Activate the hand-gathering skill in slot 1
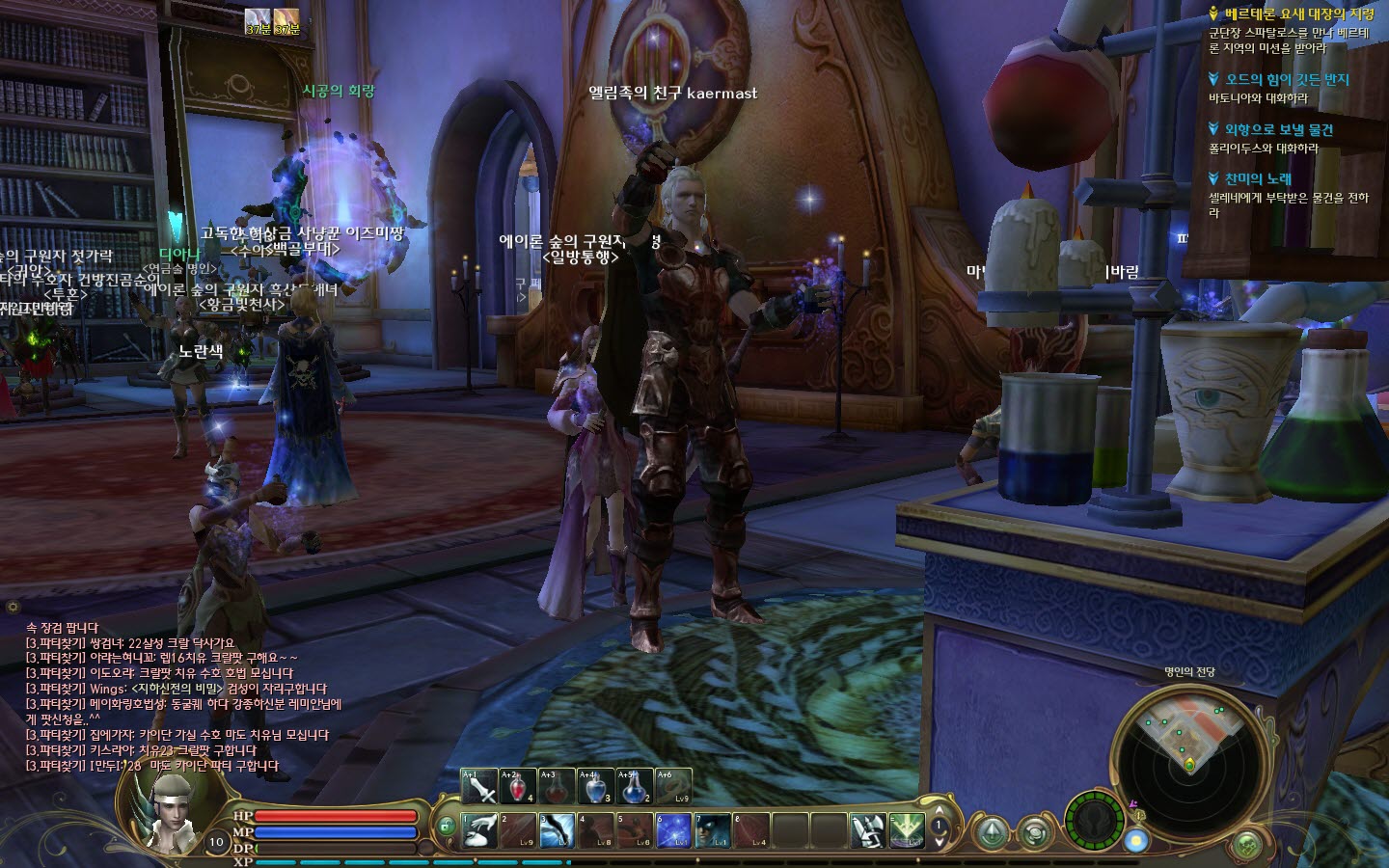This screenshot has height=868, width=1389. click(479, 830)
